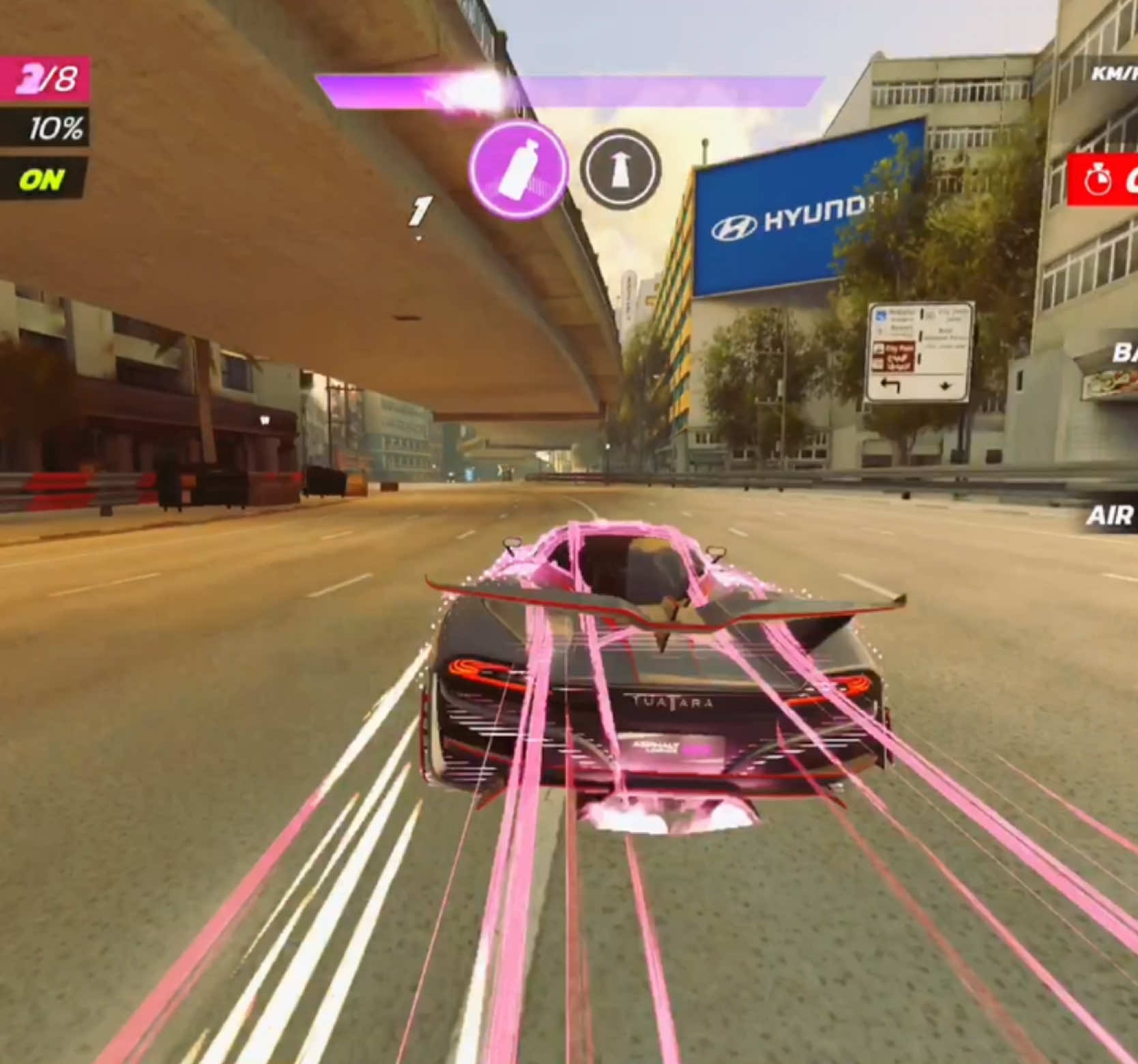Select the 10% percentage display
1138x1064 pixels.
(55, 126)
